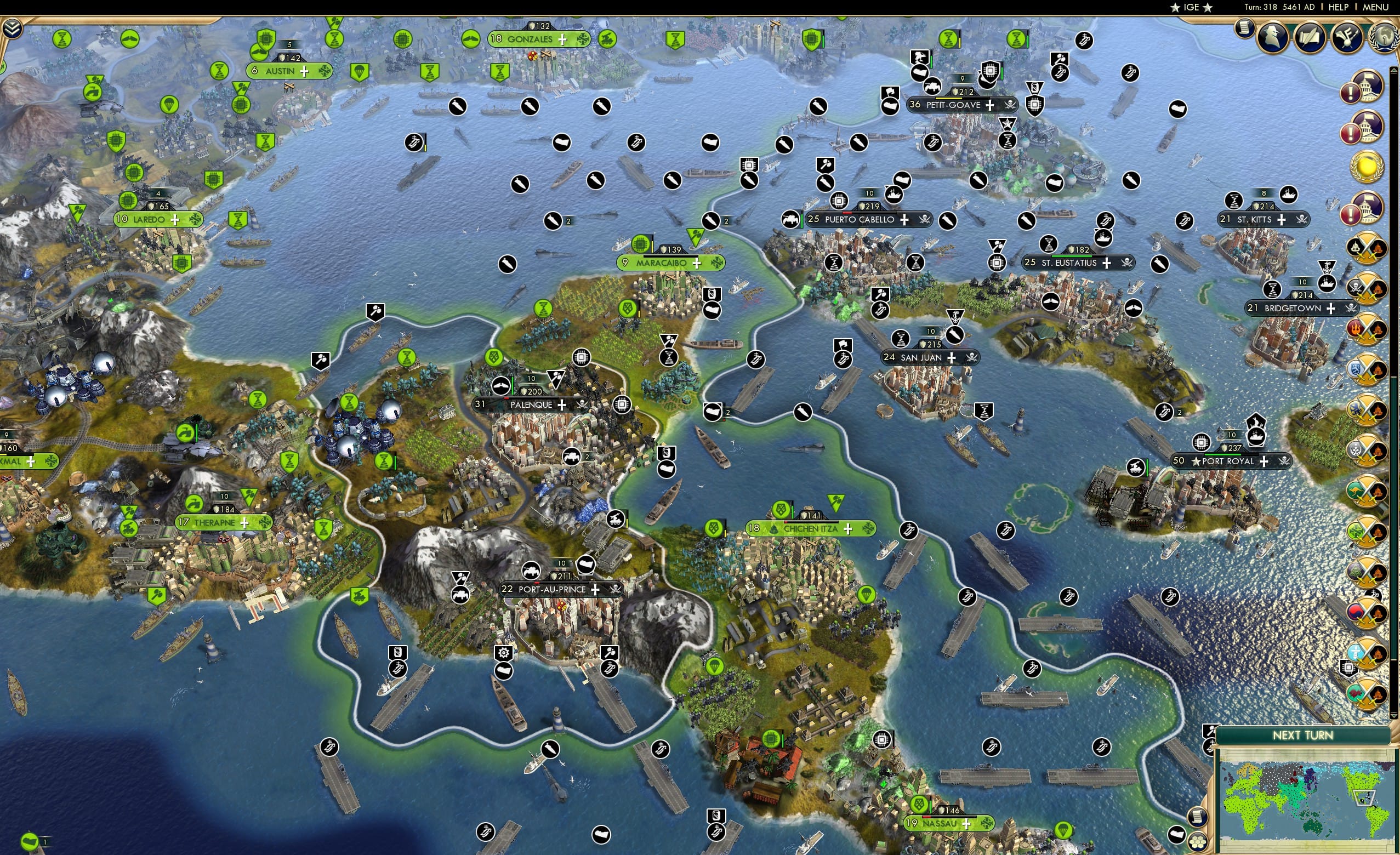Expand Austin's city banner via its plus button
The width and height of the screenshot is (1400, 855).
click(305, 71)
